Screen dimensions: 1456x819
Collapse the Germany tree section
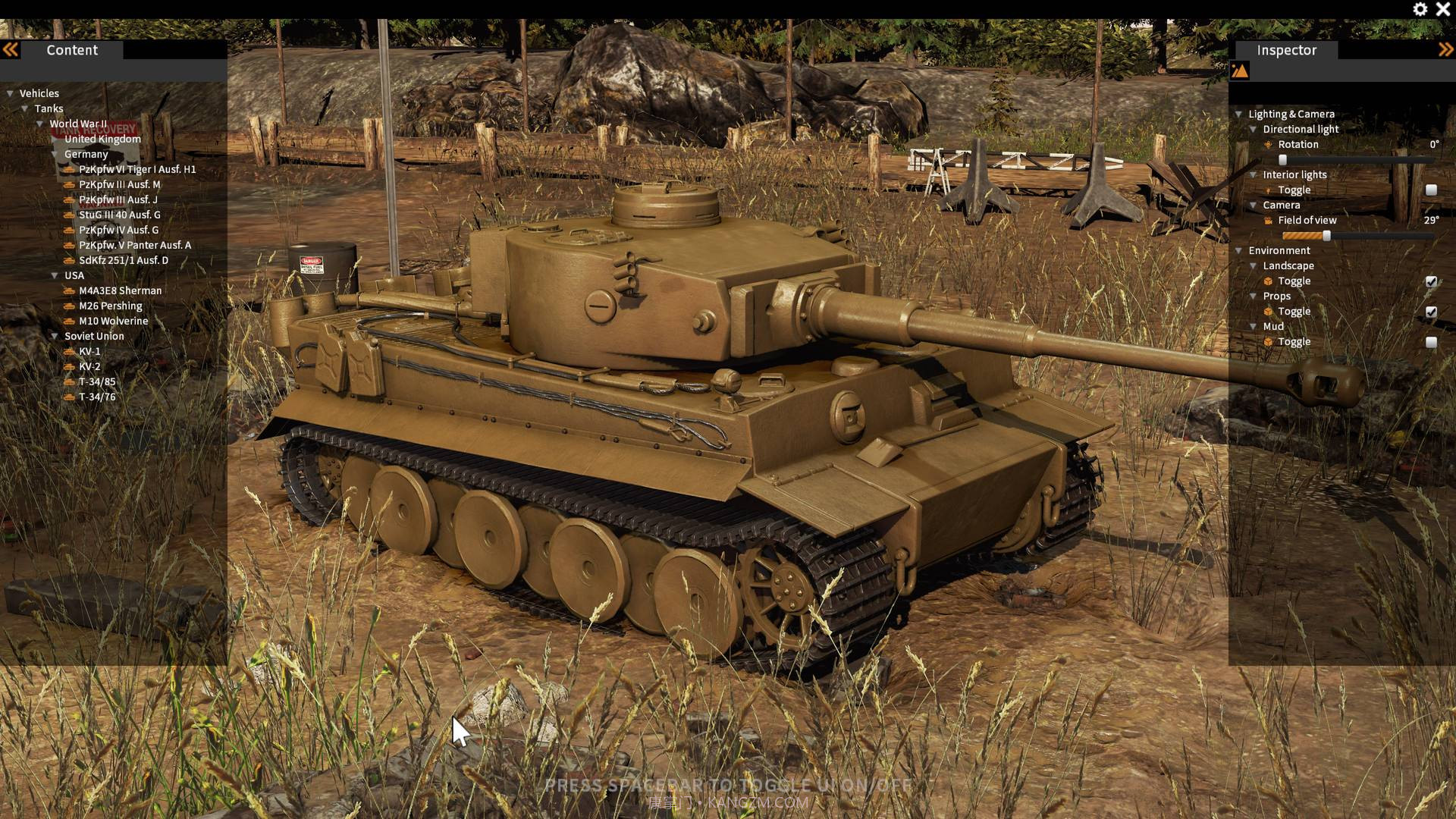53,153
